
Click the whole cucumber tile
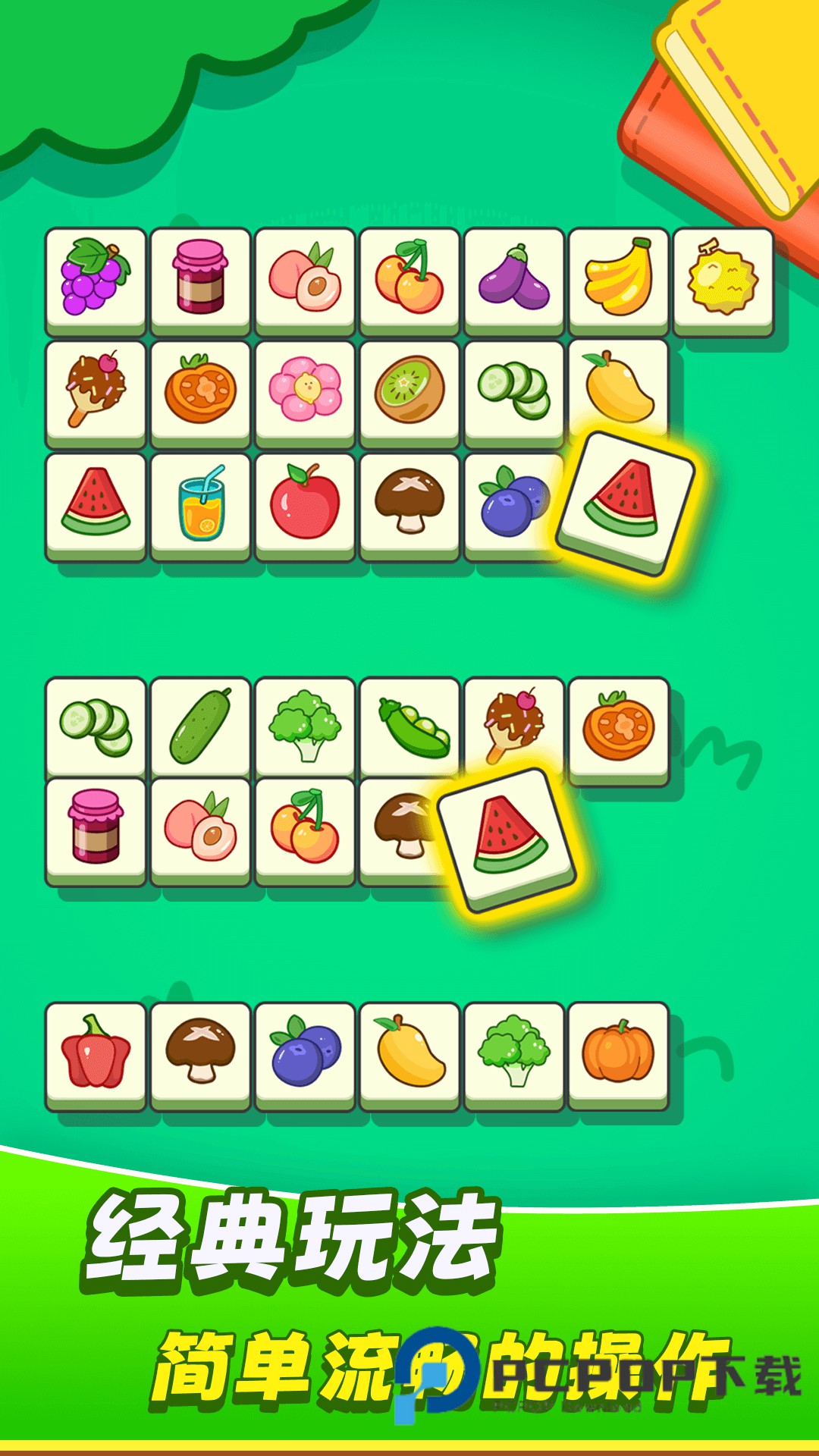[201, 726]
